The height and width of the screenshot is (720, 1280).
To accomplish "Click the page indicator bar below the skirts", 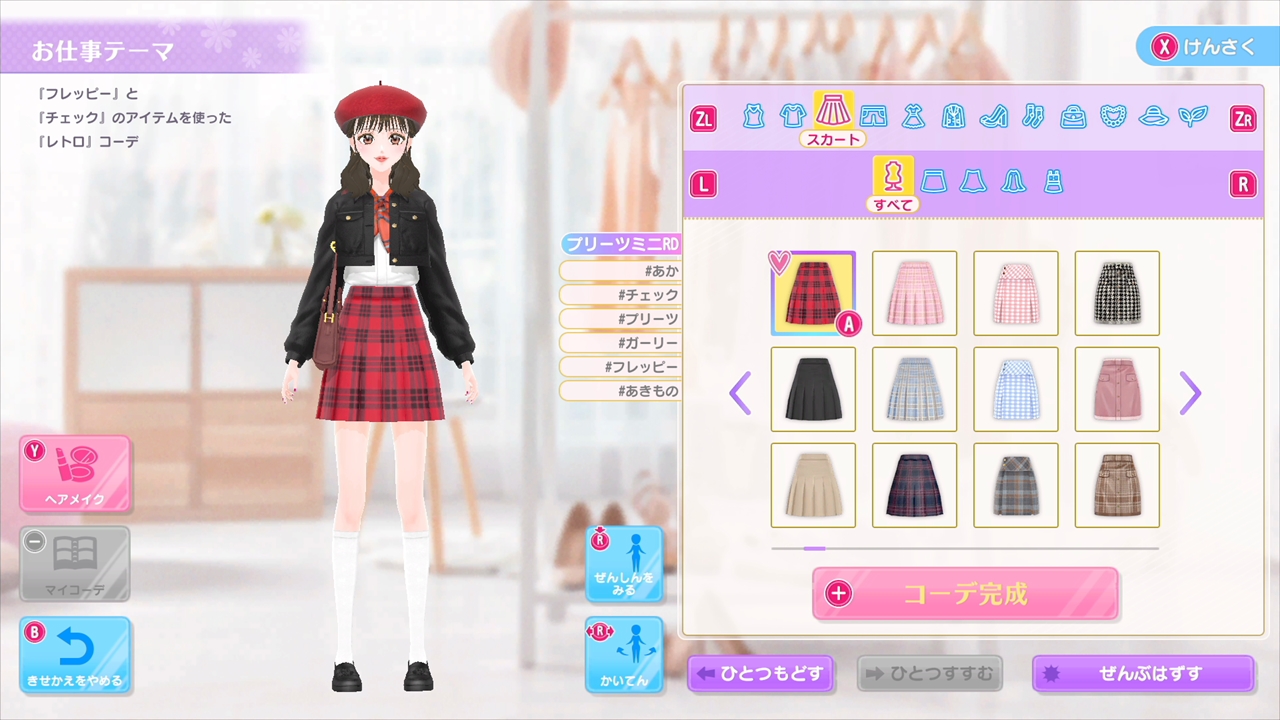I will 813,548.
